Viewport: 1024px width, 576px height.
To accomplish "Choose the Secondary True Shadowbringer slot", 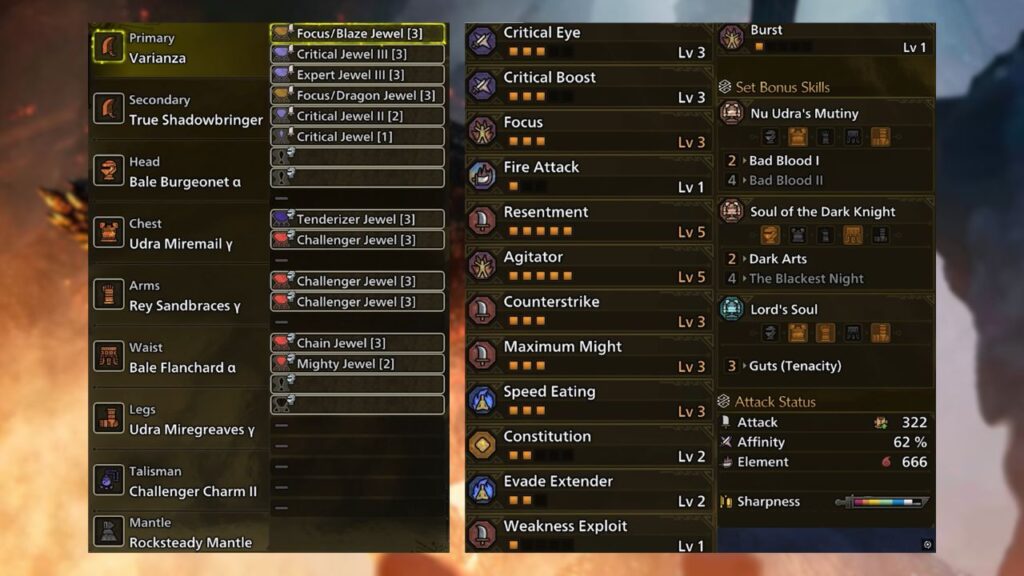I will coord(178,110).
